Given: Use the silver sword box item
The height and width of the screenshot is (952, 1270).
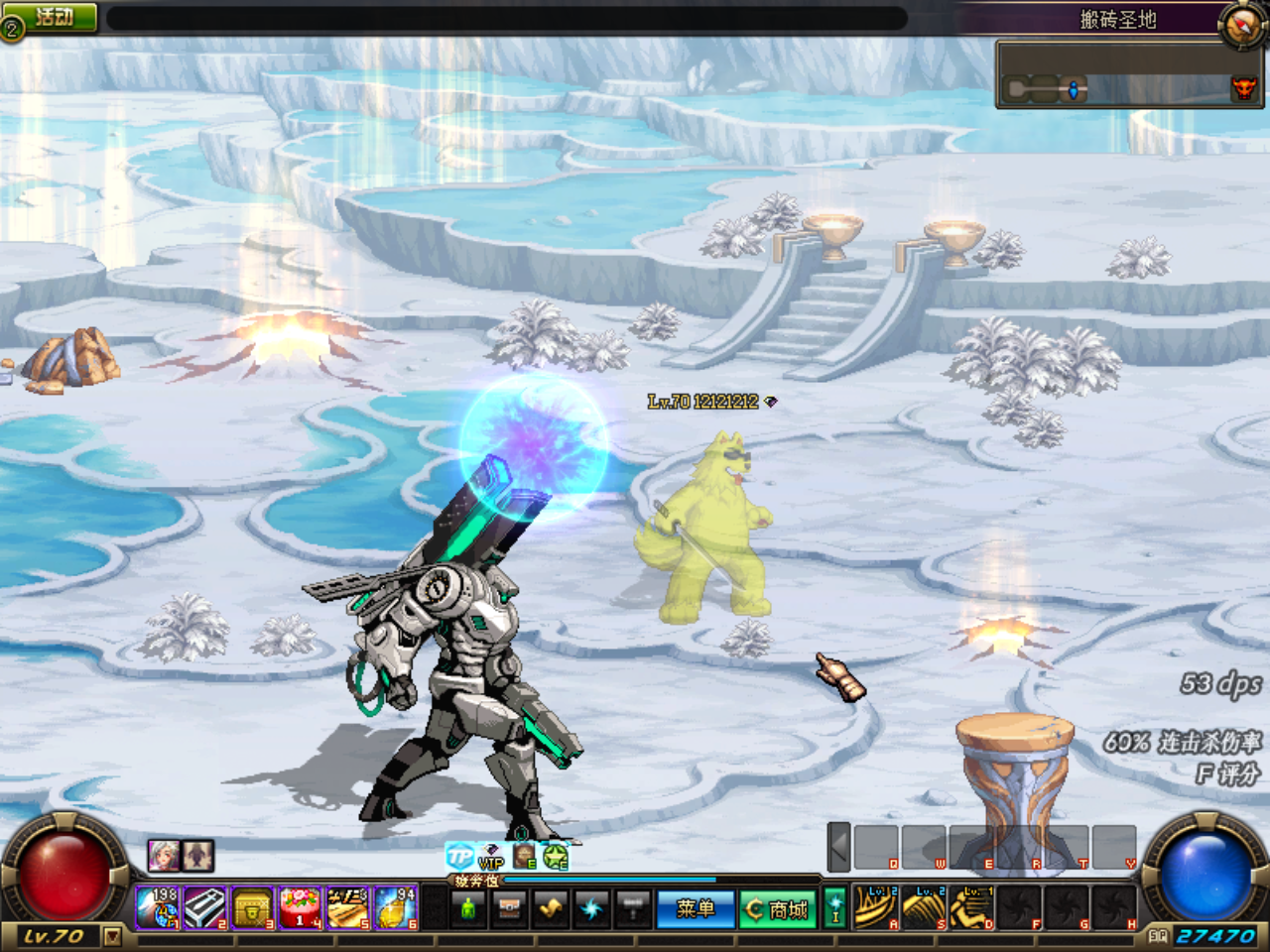Looking at the screenshot, I should (205, 908).
